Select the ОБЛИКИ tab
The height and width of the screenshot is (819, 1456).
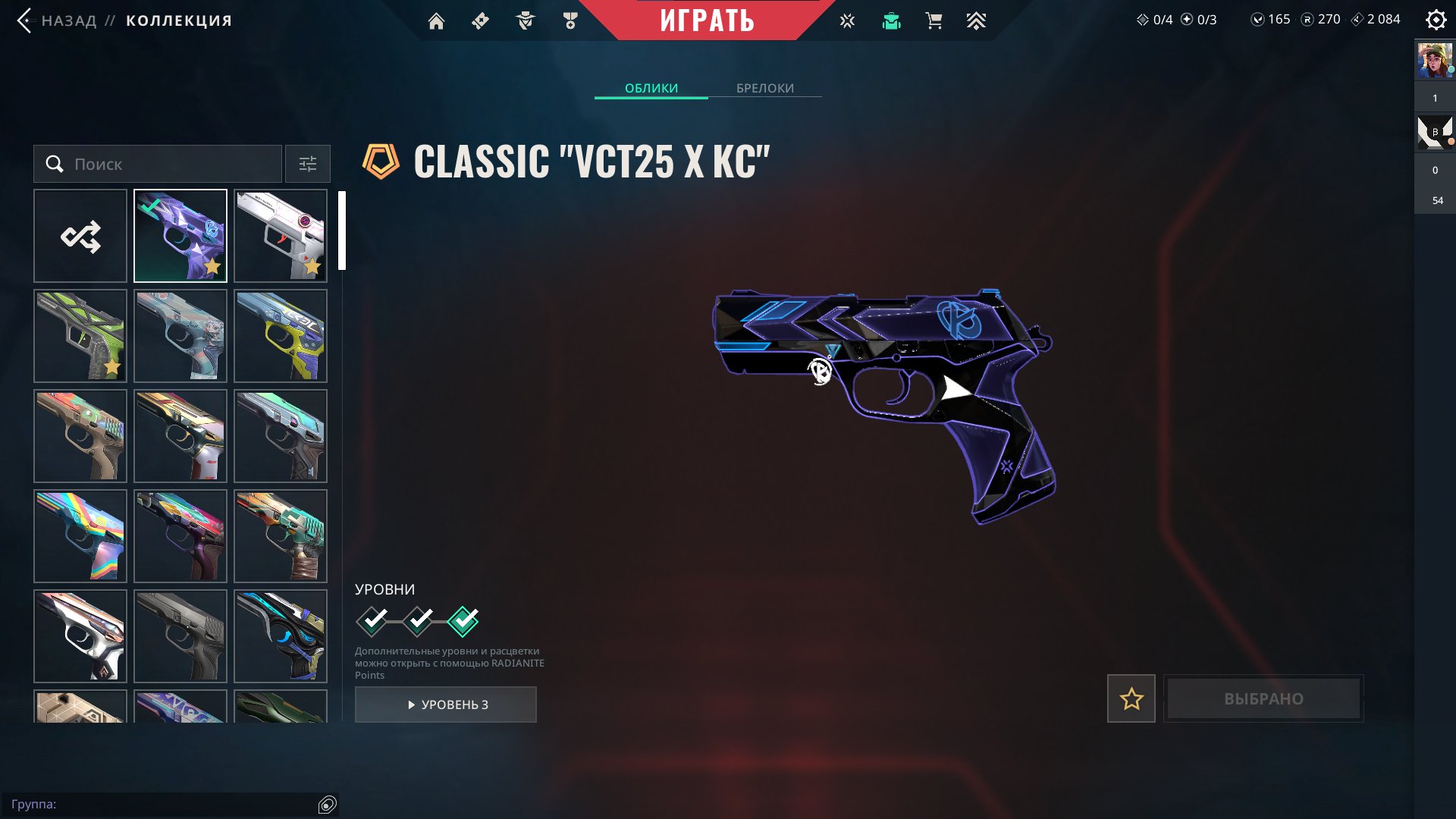tap(651, 88)
